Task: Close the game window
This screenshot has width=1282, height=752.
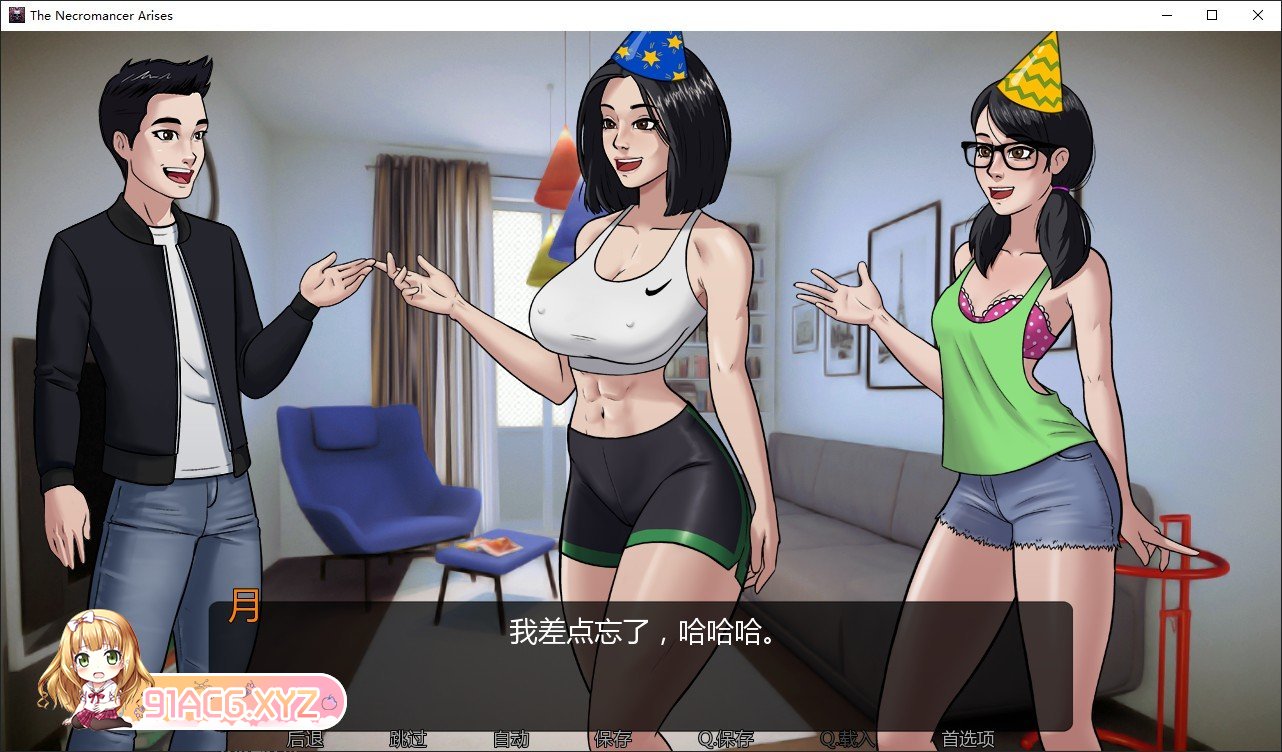Action: (x=1258, y=15)
